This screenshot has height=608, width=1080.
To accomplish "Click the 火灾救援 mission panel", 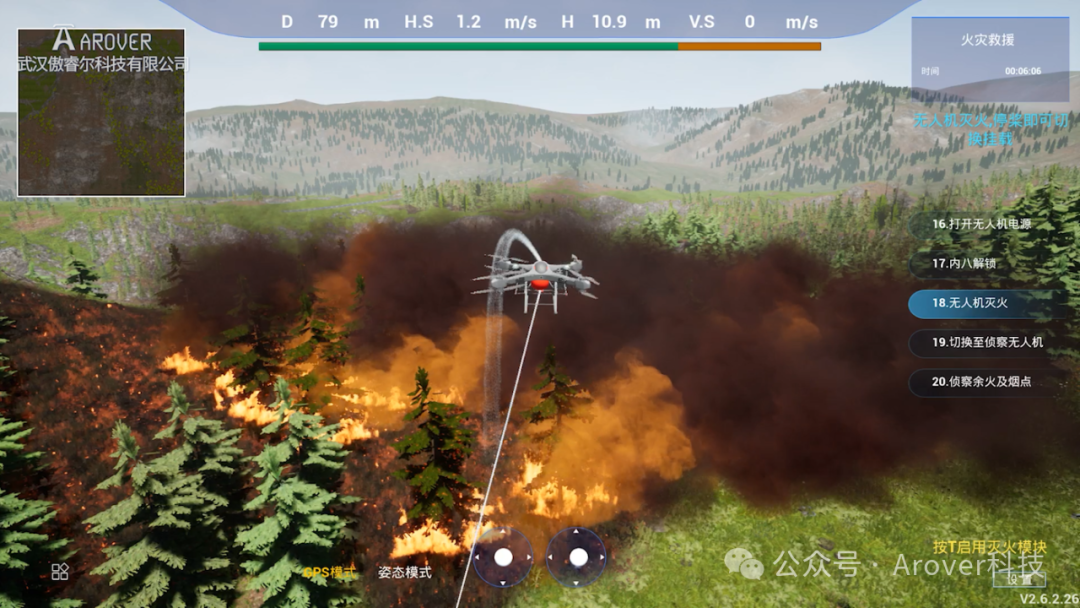I will [986, 56].
